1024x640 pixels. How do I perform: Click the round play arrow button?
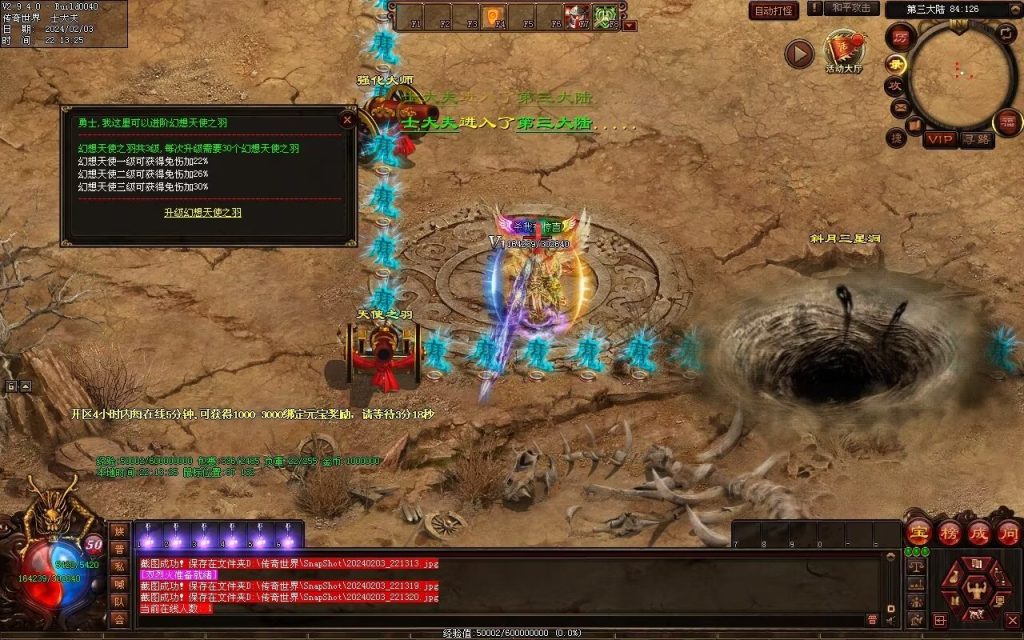pos(798,53)
